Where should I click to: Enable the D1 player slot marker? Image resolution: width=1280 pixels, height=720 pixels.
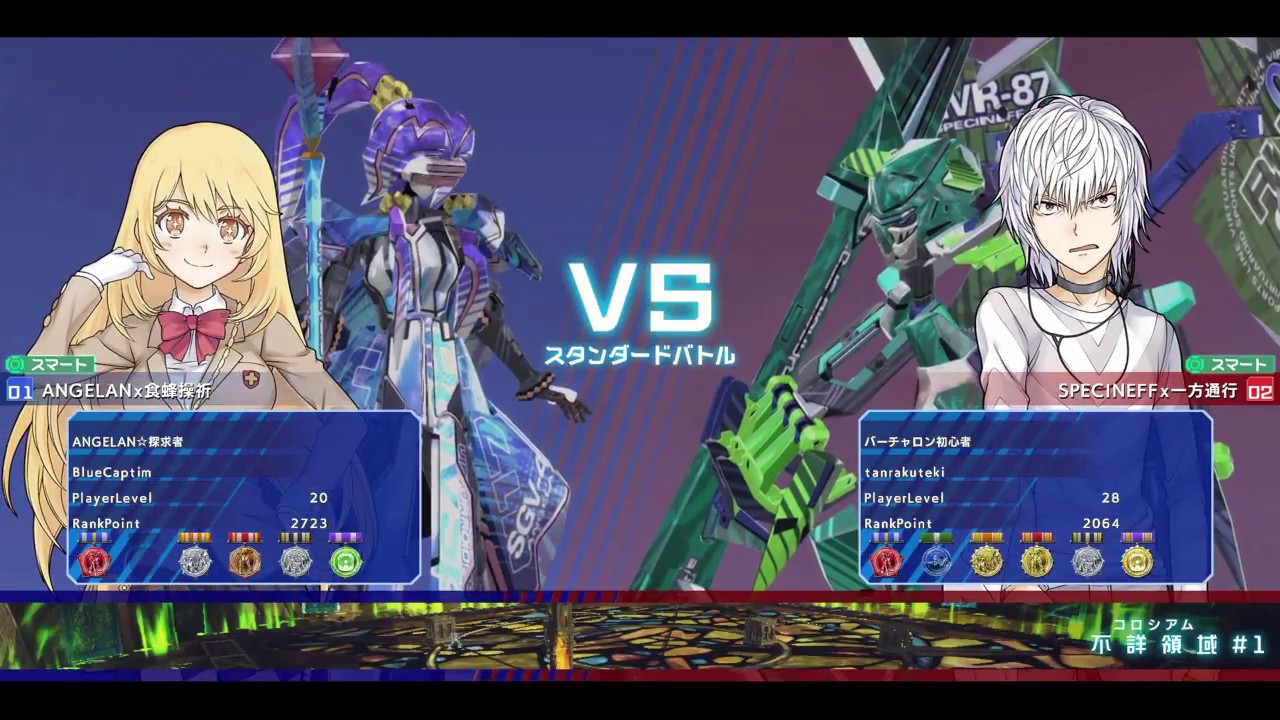point(20,392)
